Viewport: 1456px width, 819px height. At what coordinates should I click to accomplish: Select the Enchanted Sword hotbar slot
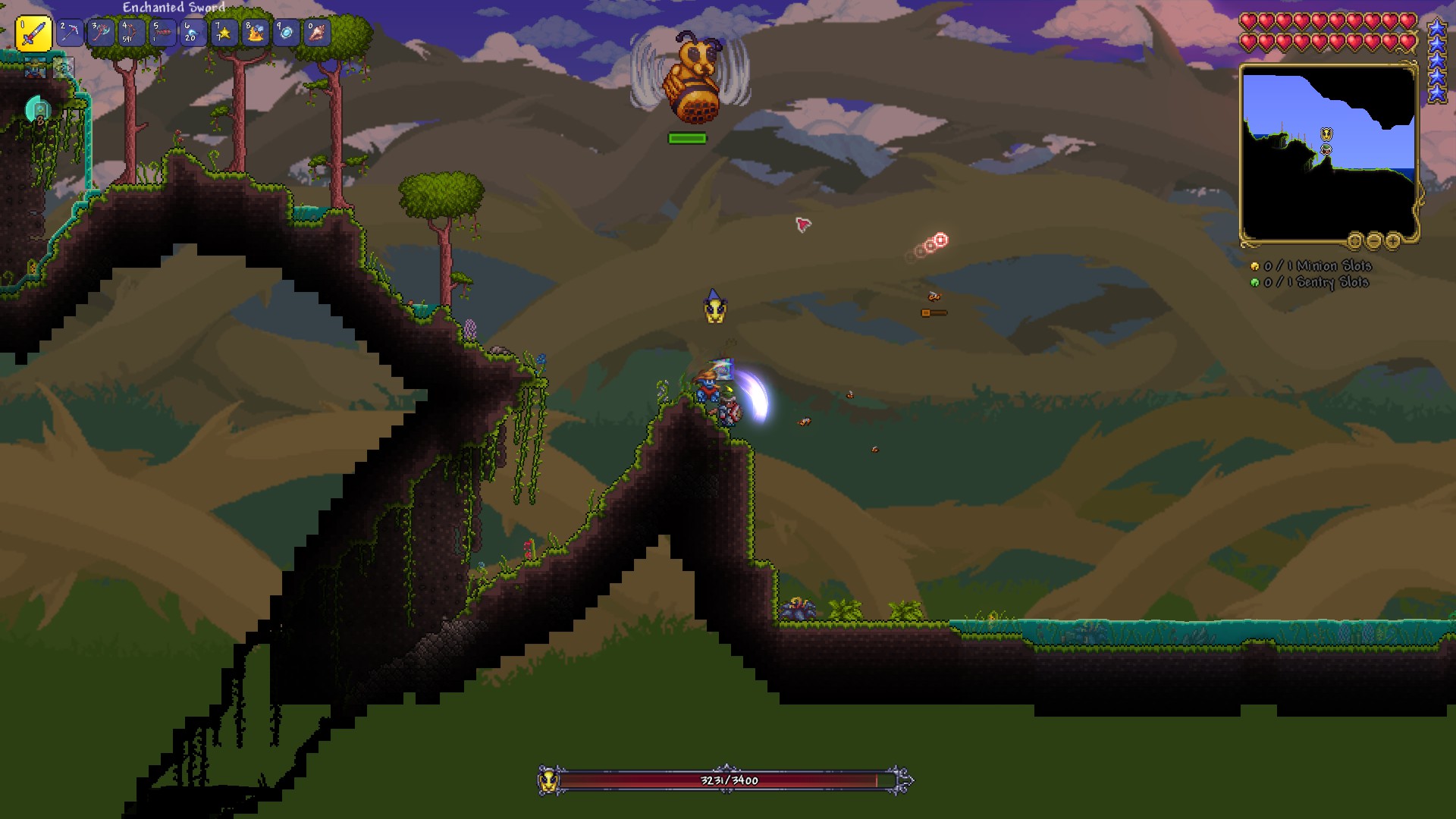pos(33,34)
